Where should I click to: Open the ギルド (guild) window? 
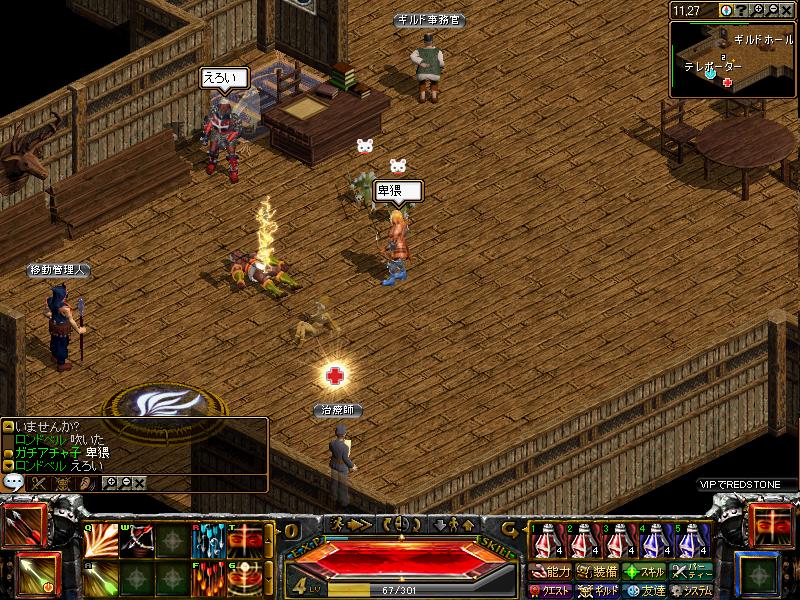(597, 591)
